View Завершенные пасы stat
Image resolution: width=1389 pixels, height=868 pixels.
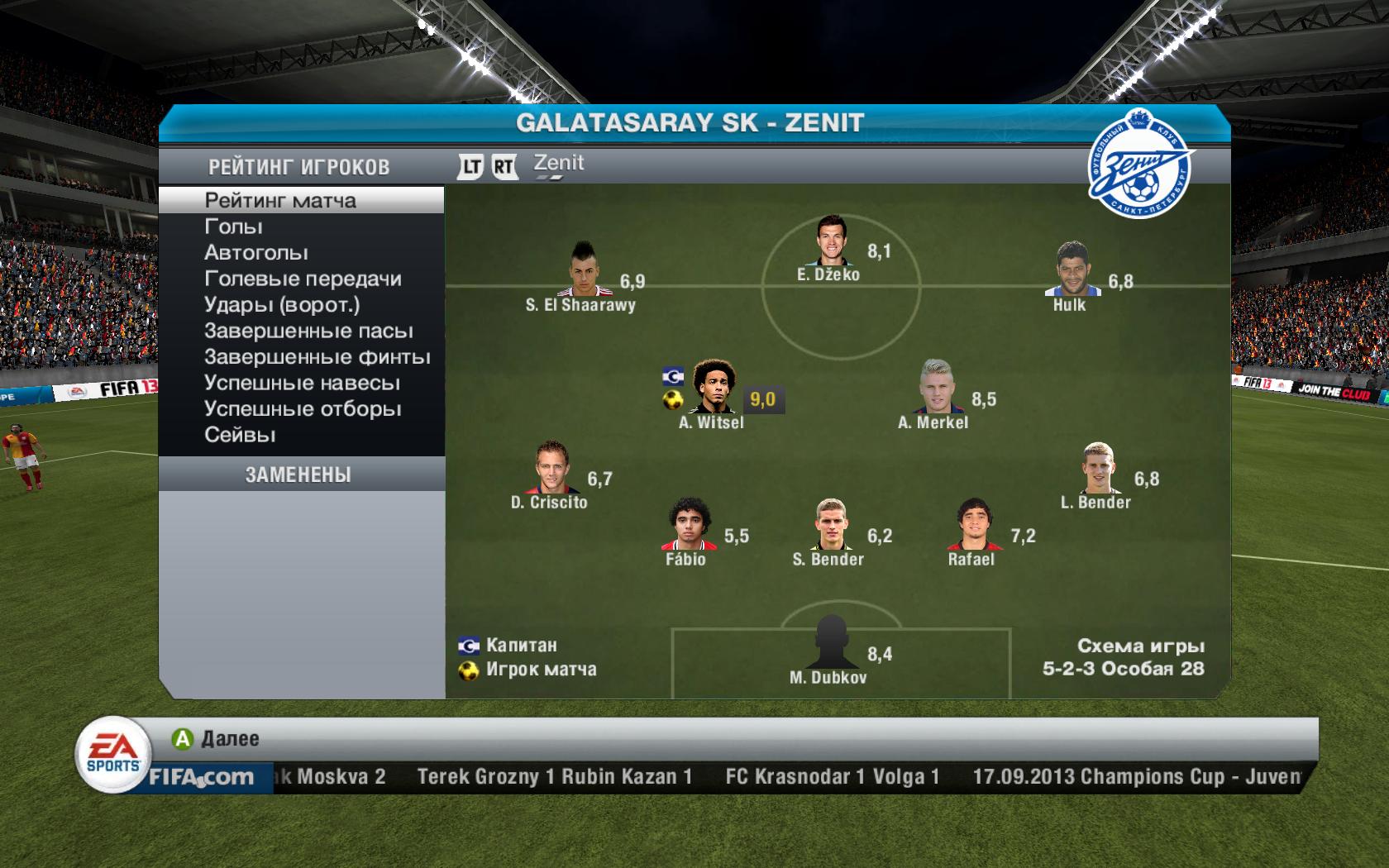(308, 331)
